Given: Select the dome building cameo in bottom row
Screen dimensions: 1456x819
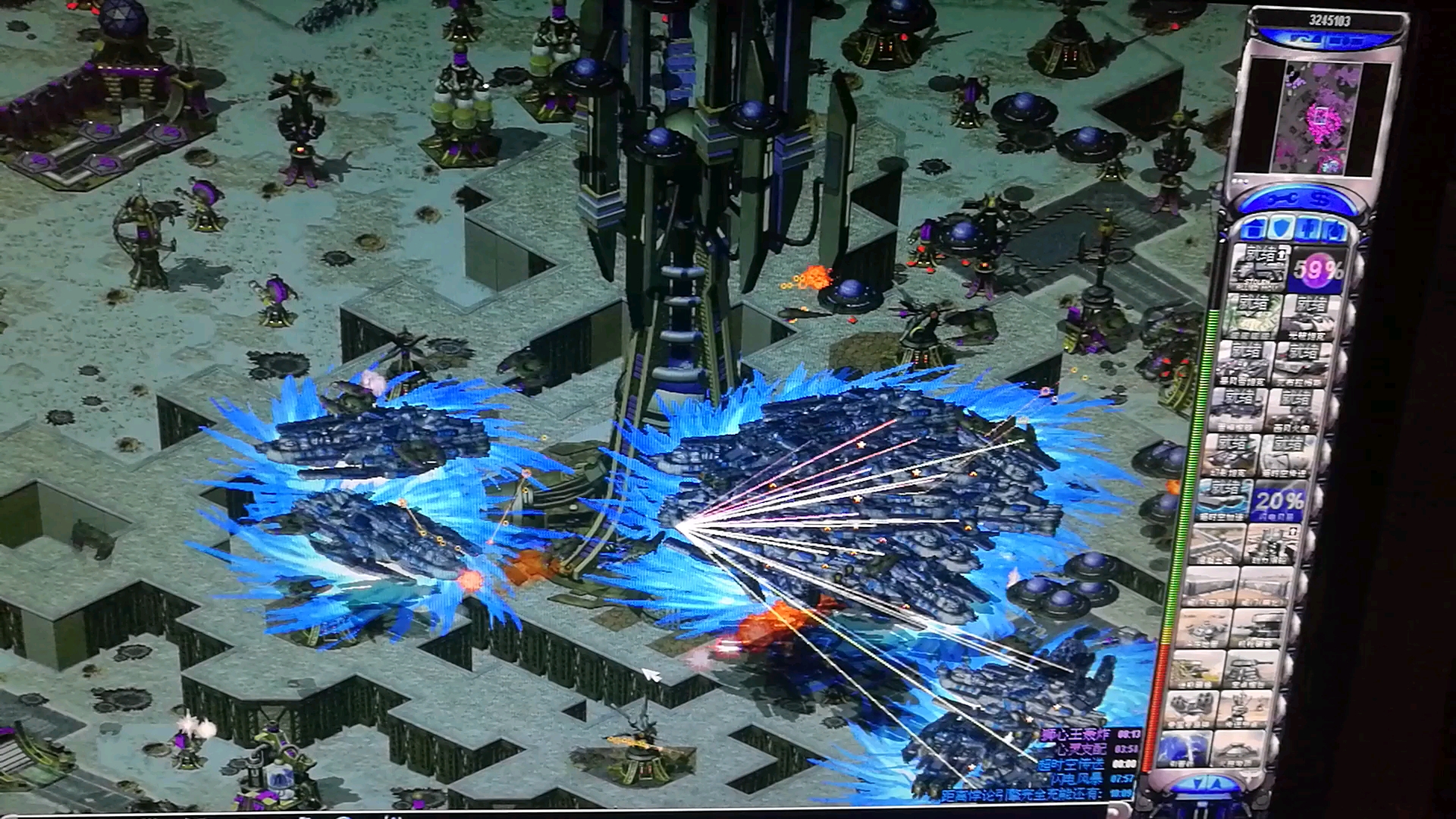Looking at the screenshot, I should pos(1239,749).
